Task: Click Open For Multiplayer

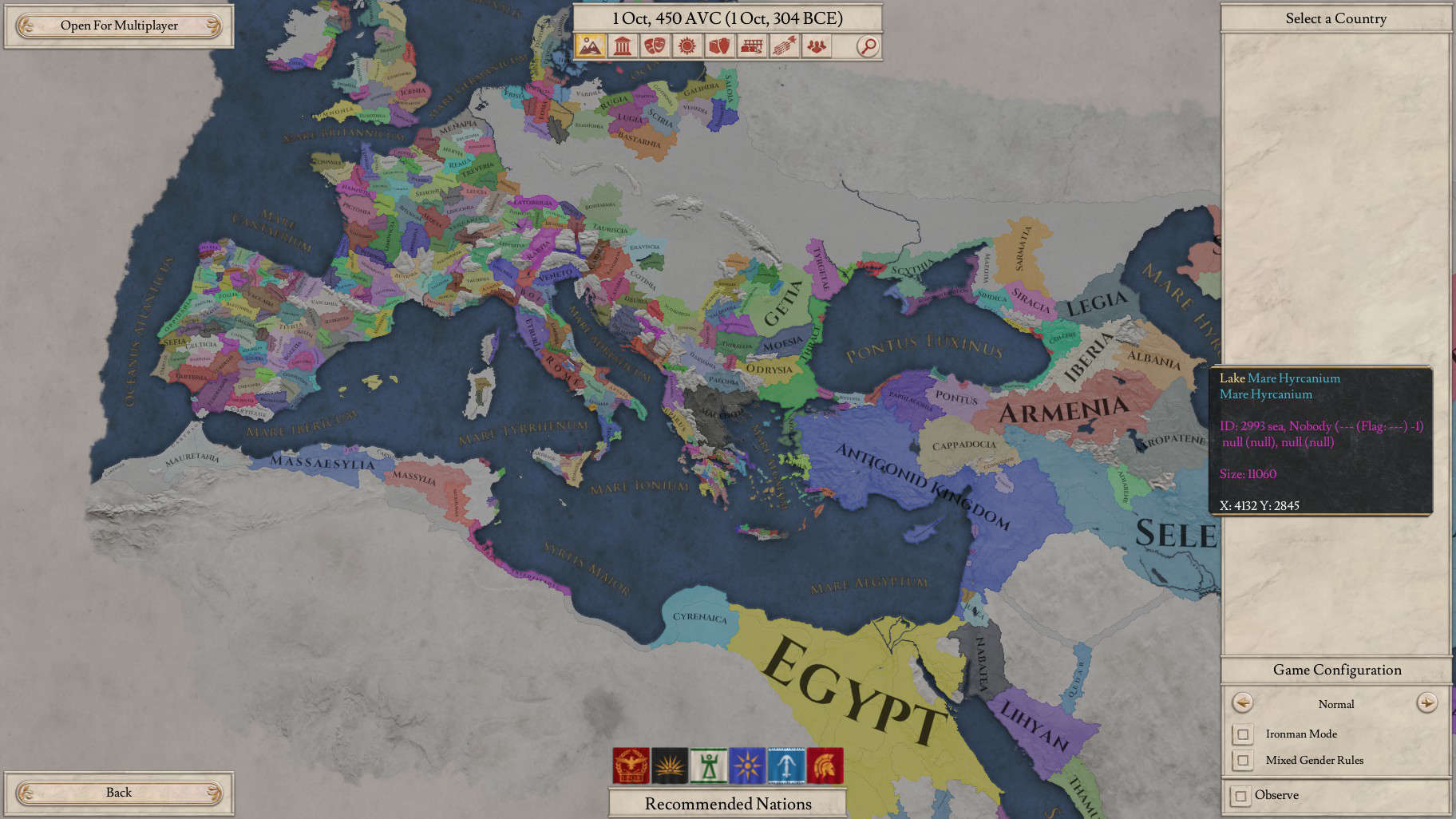Action: click(118, 25)
